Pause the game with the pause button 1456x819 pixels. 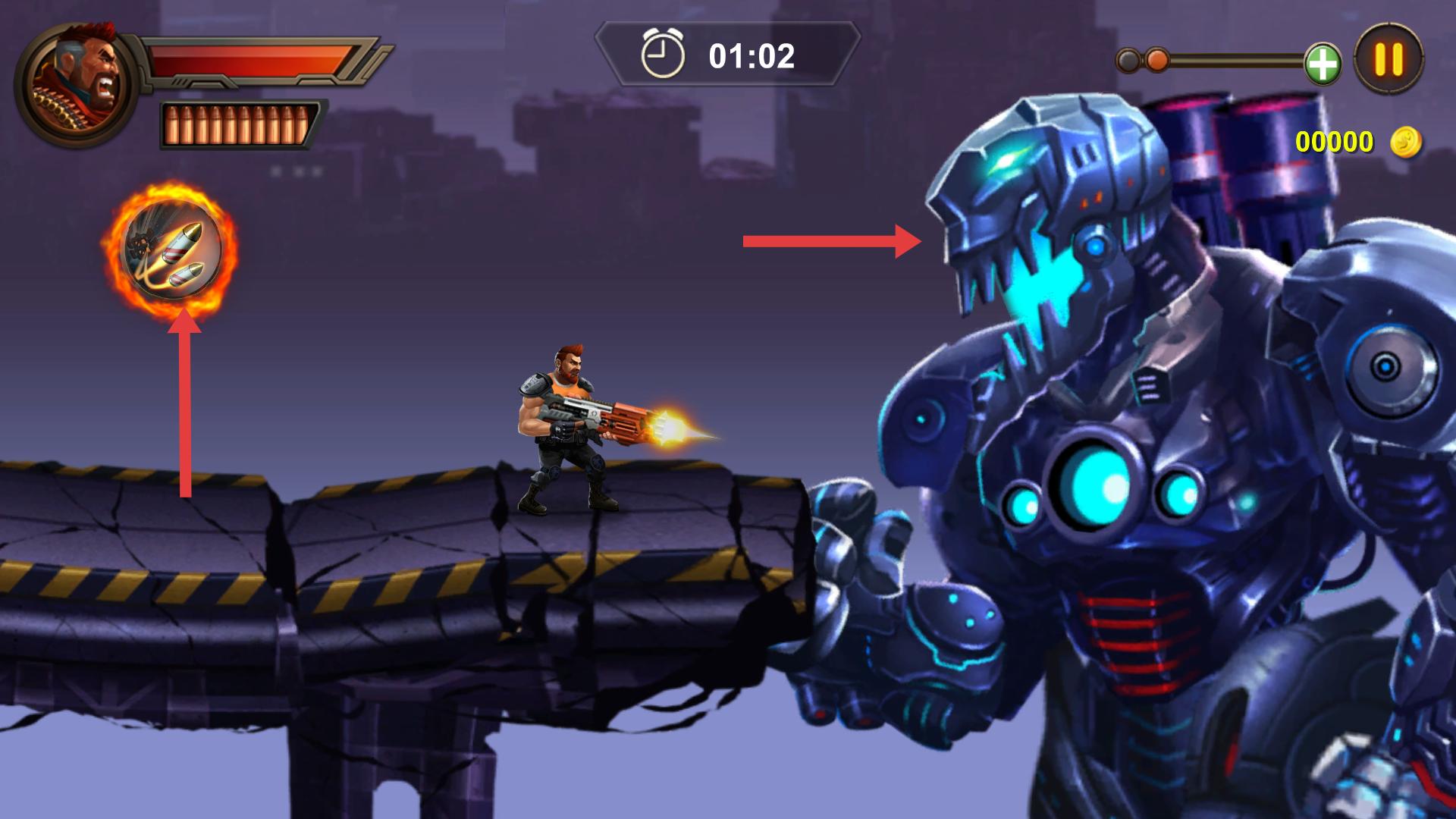(1389, 59)
